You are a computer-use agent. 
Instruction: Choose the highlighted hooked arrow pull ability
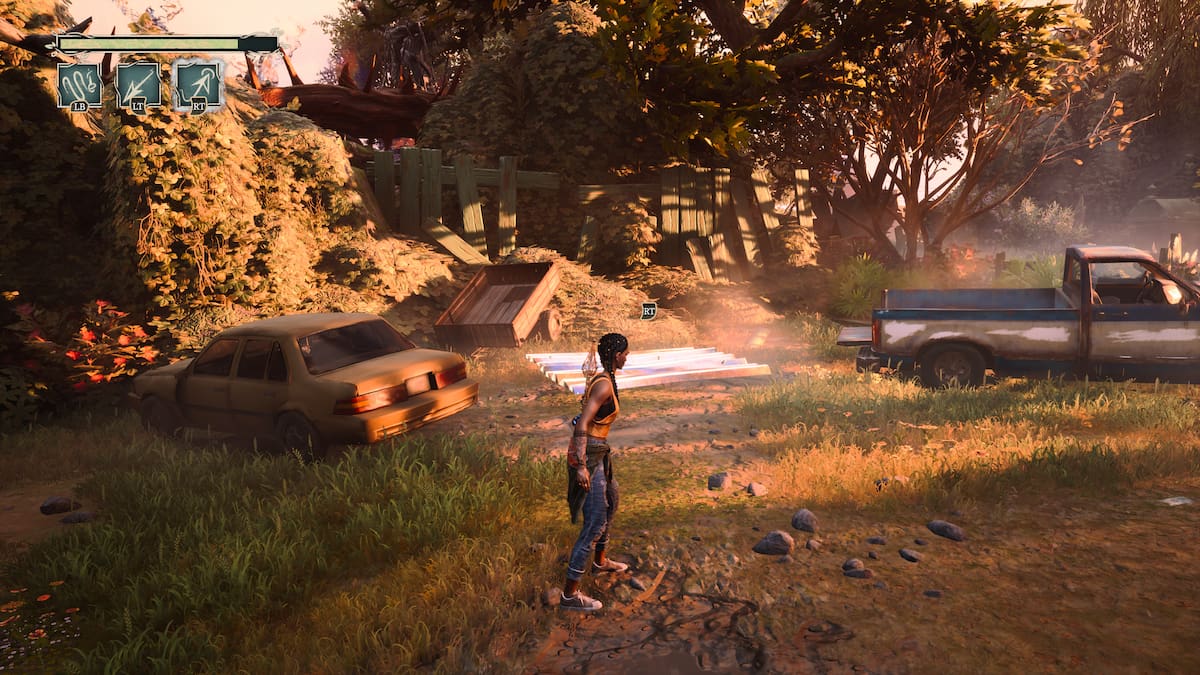click(197, 85)
